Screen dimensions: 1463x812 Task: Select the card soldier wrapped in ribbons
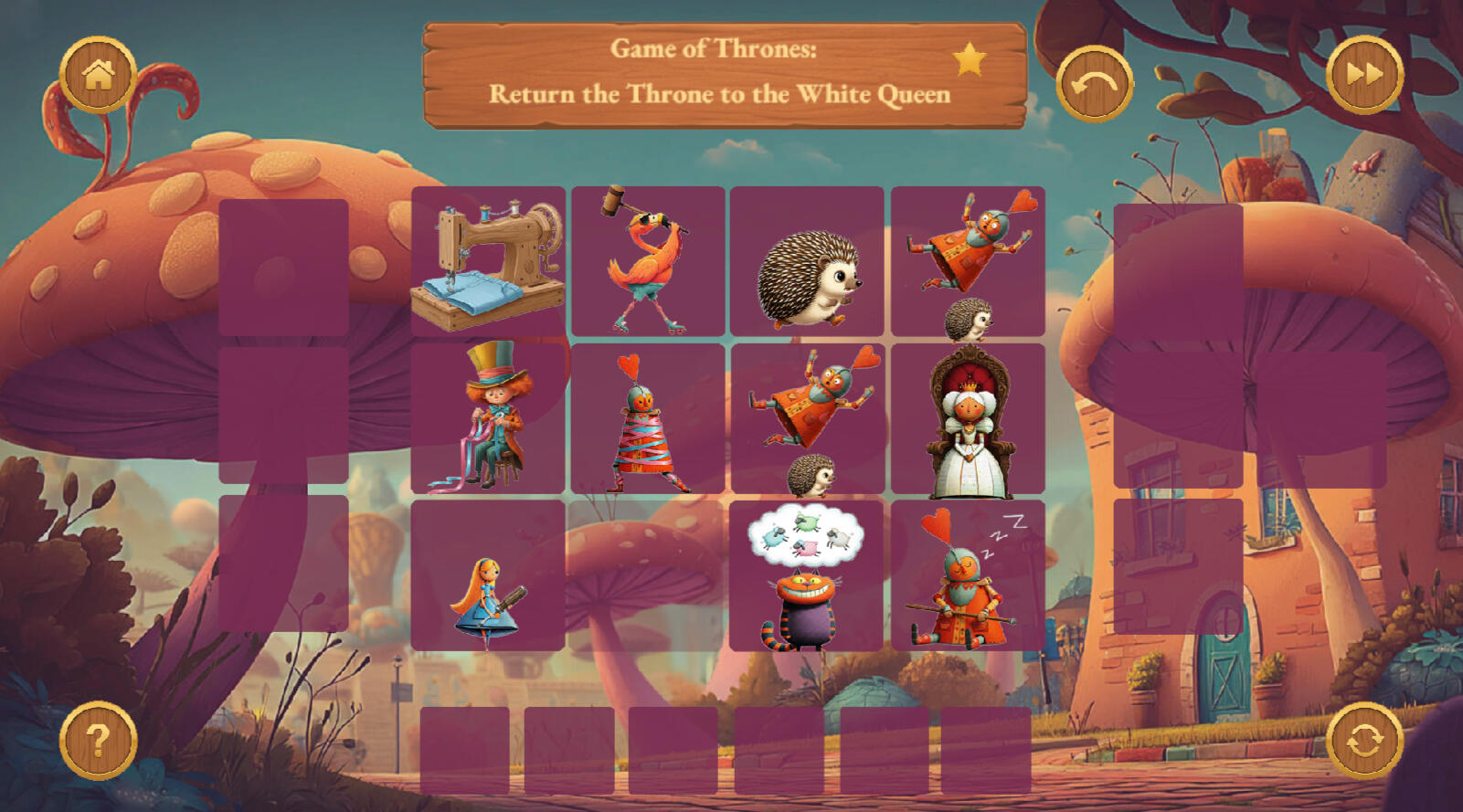[x=648, y=419]
